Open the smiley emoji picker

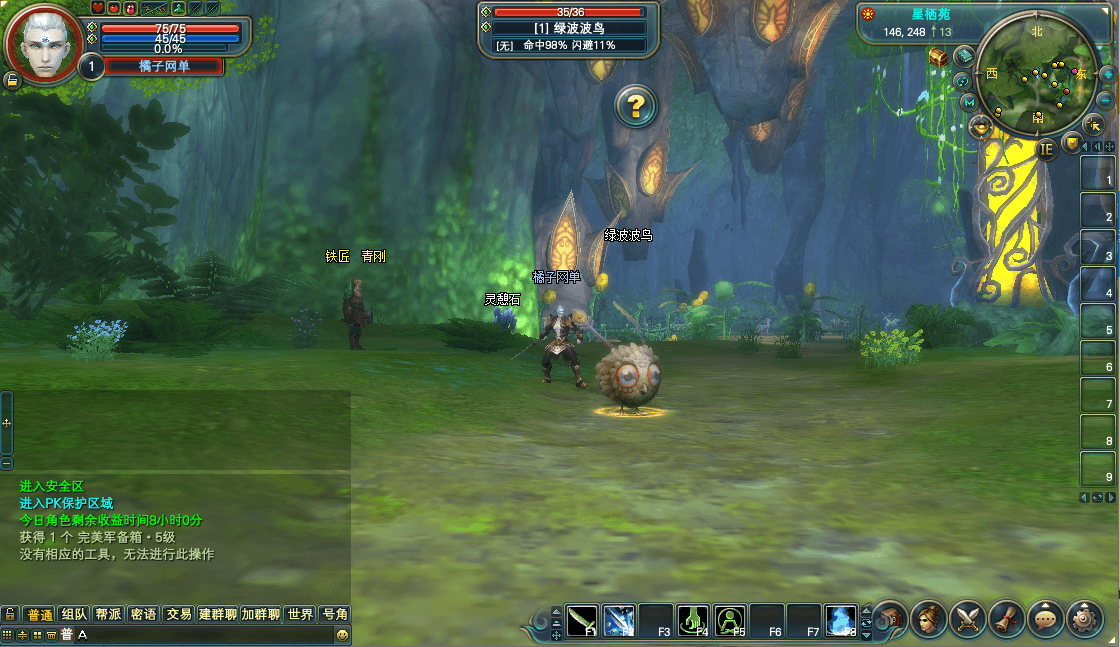343,635
